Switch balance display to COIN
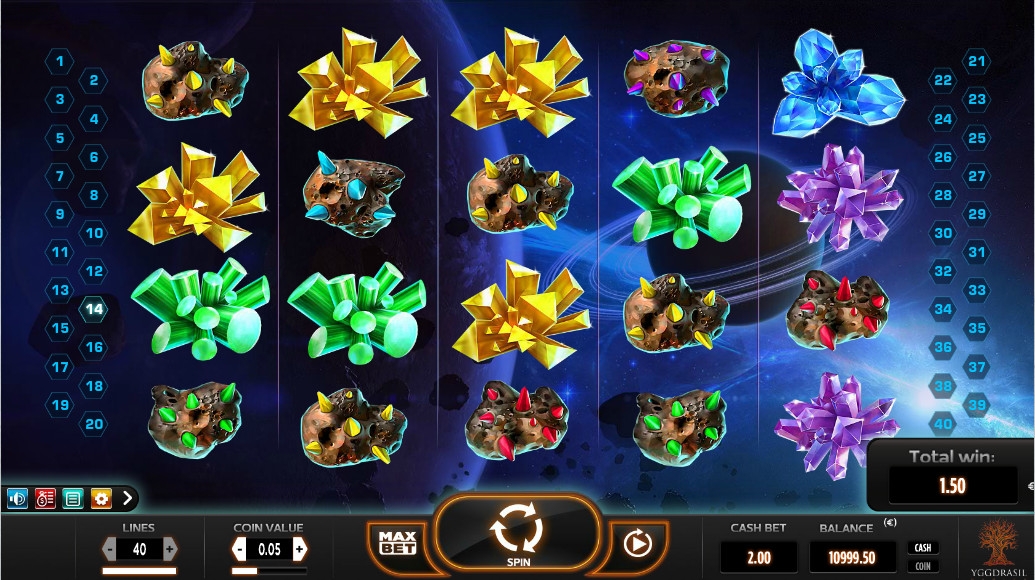Viewport: 1035px width, 580px height. (x=923, y=566)
